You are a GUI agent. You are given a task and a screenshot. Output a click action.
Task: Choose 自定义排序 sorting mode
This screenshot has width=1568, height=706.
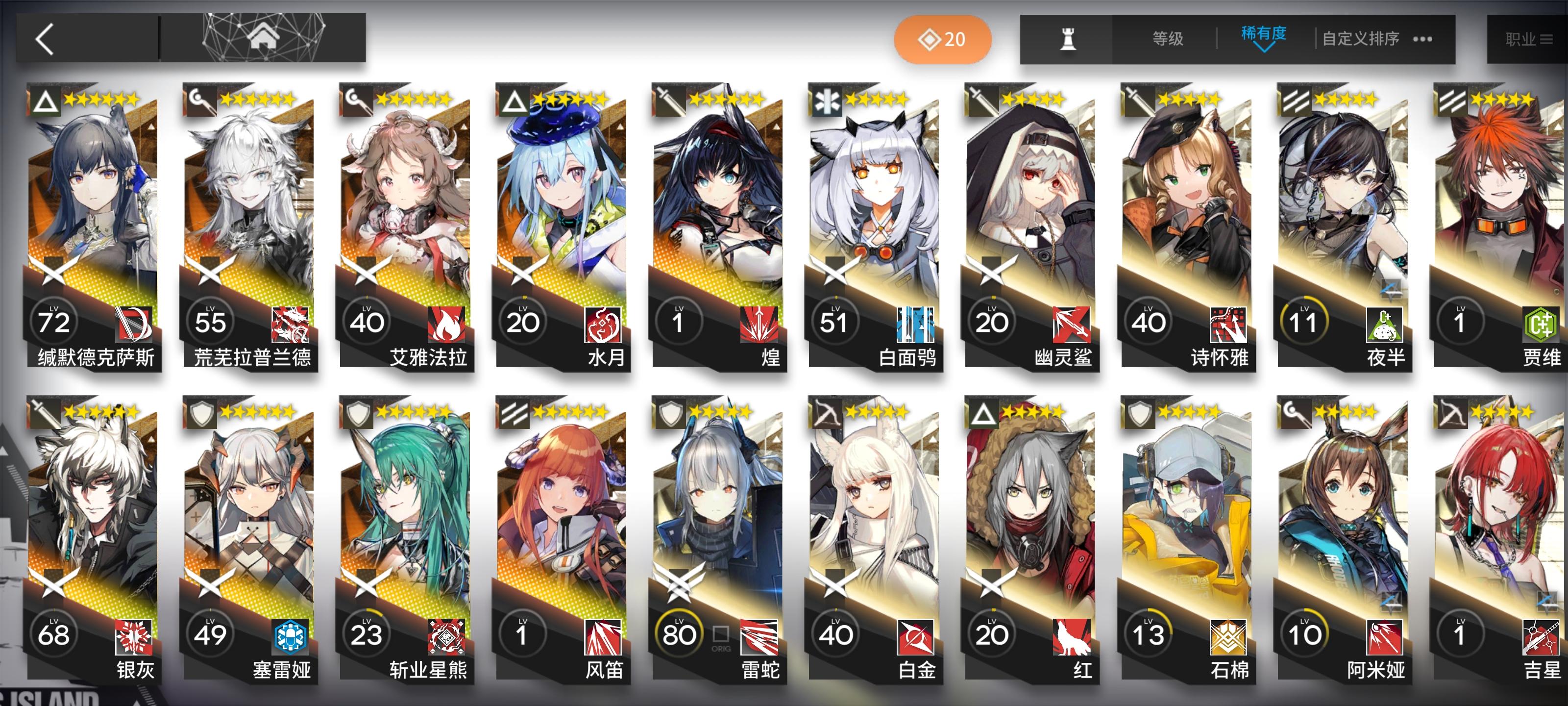click(x=1362, y=38)
